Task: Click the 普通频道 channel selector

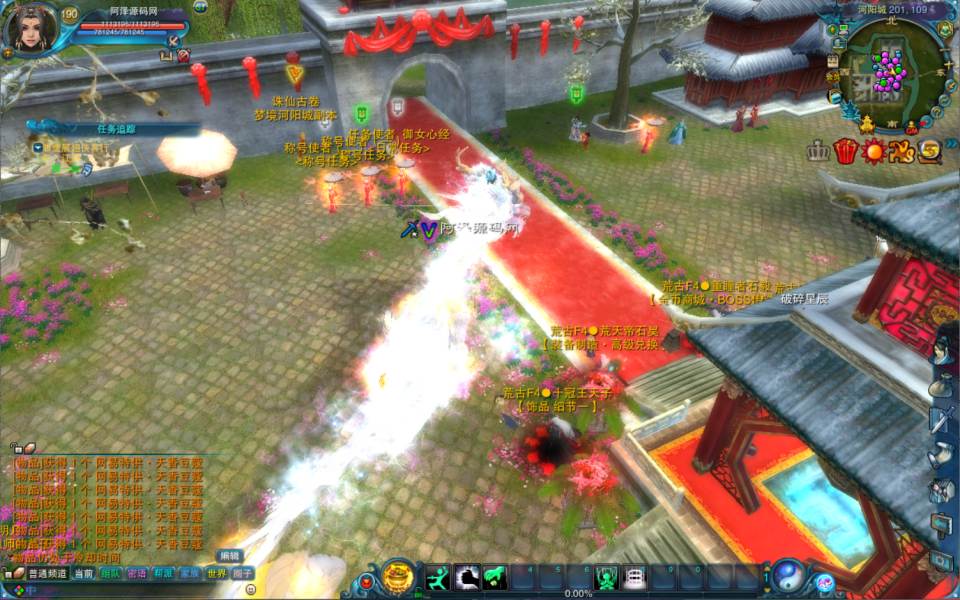Action: click(x=47, y=573)
